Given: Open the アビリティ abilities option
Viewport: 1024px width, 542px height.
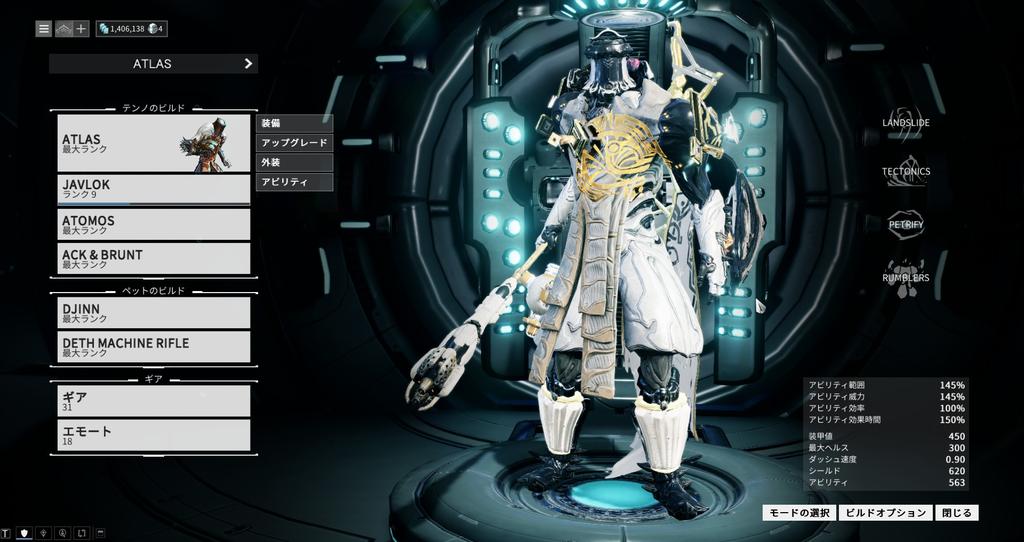Looking at the screenshot, I should [294, 182].
